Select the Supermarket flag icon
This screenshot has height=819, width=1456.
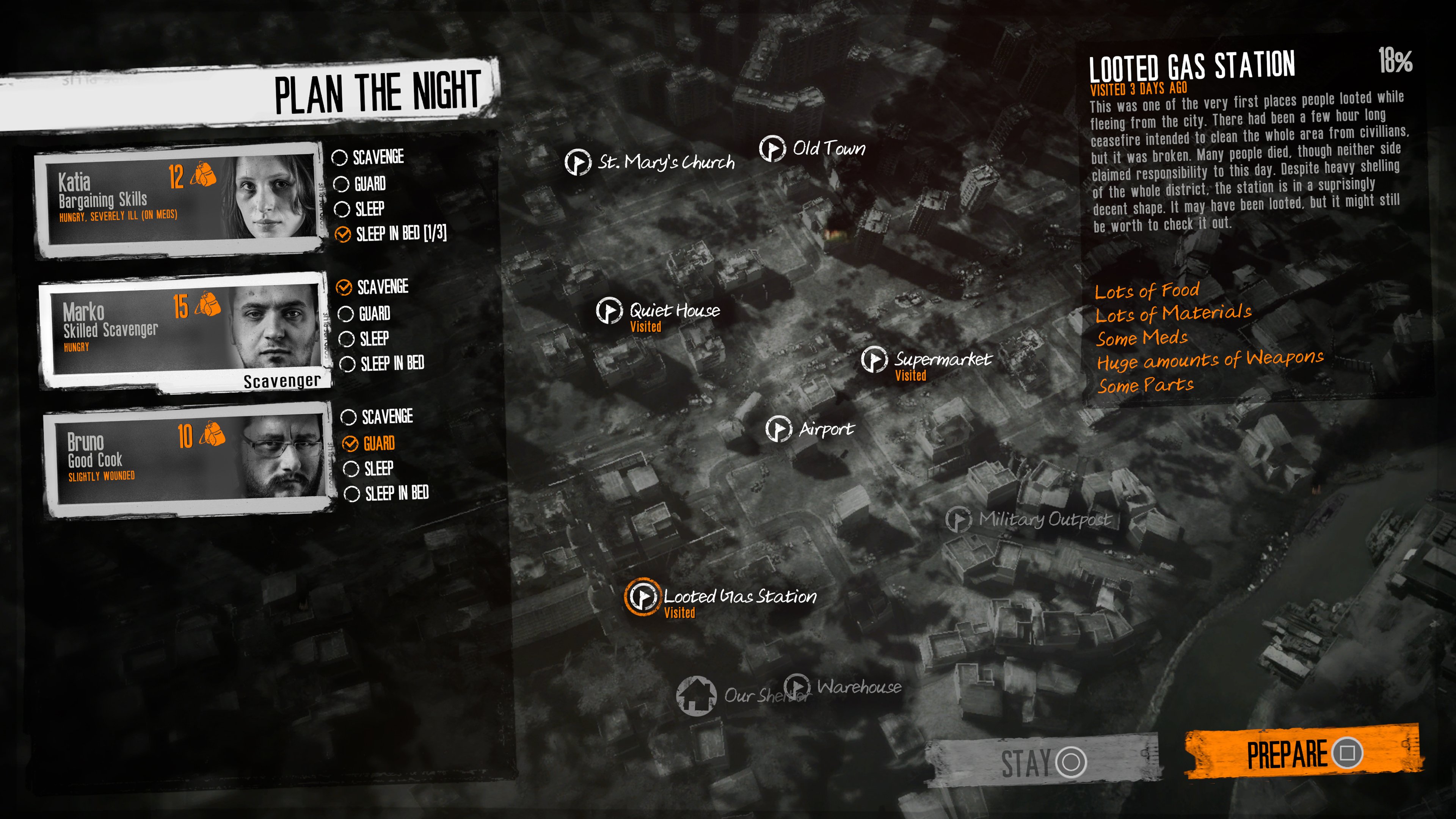click(875, 361)
